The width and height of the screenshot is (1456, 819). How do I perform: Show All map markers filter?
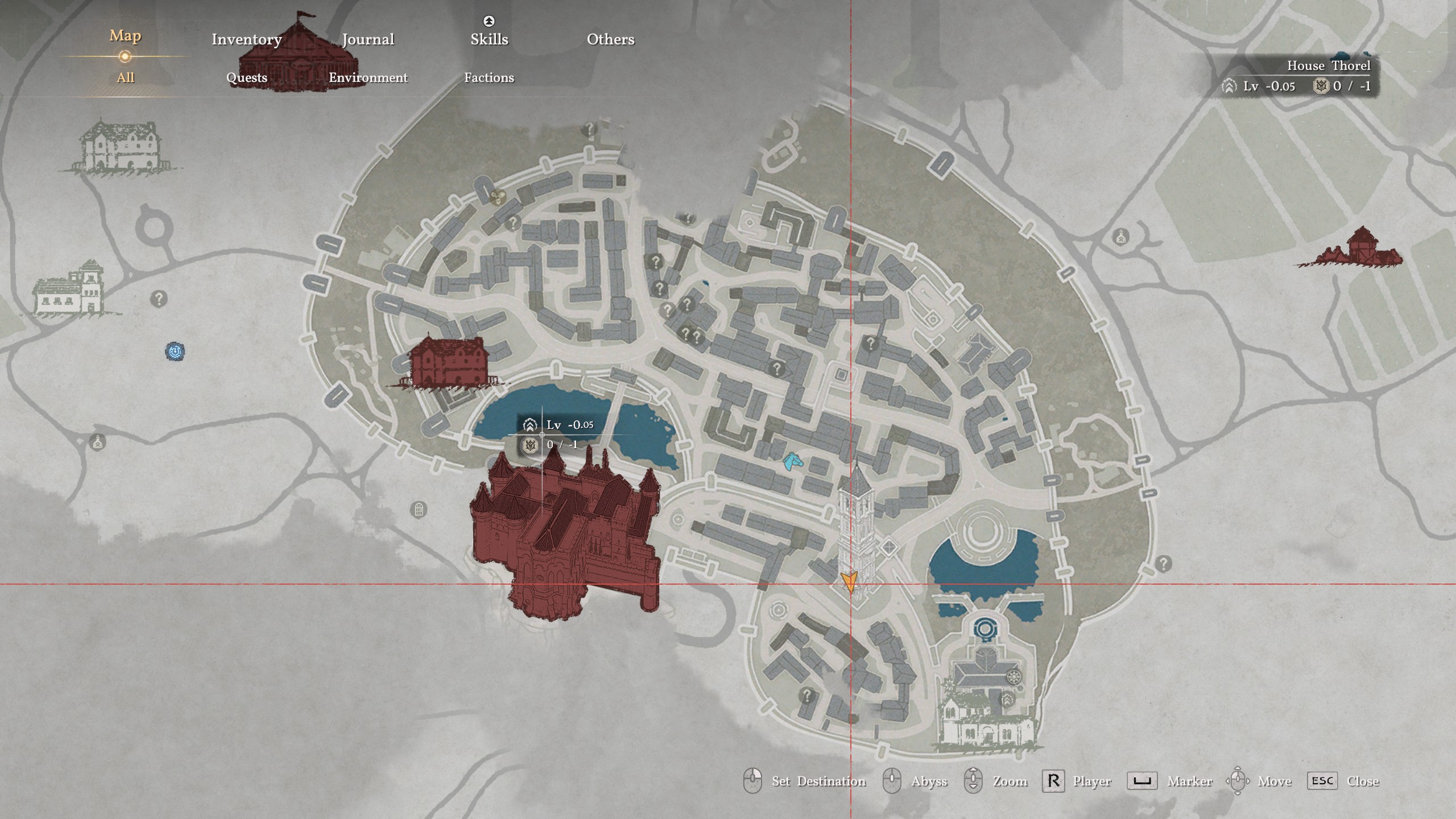pos(125,77)
